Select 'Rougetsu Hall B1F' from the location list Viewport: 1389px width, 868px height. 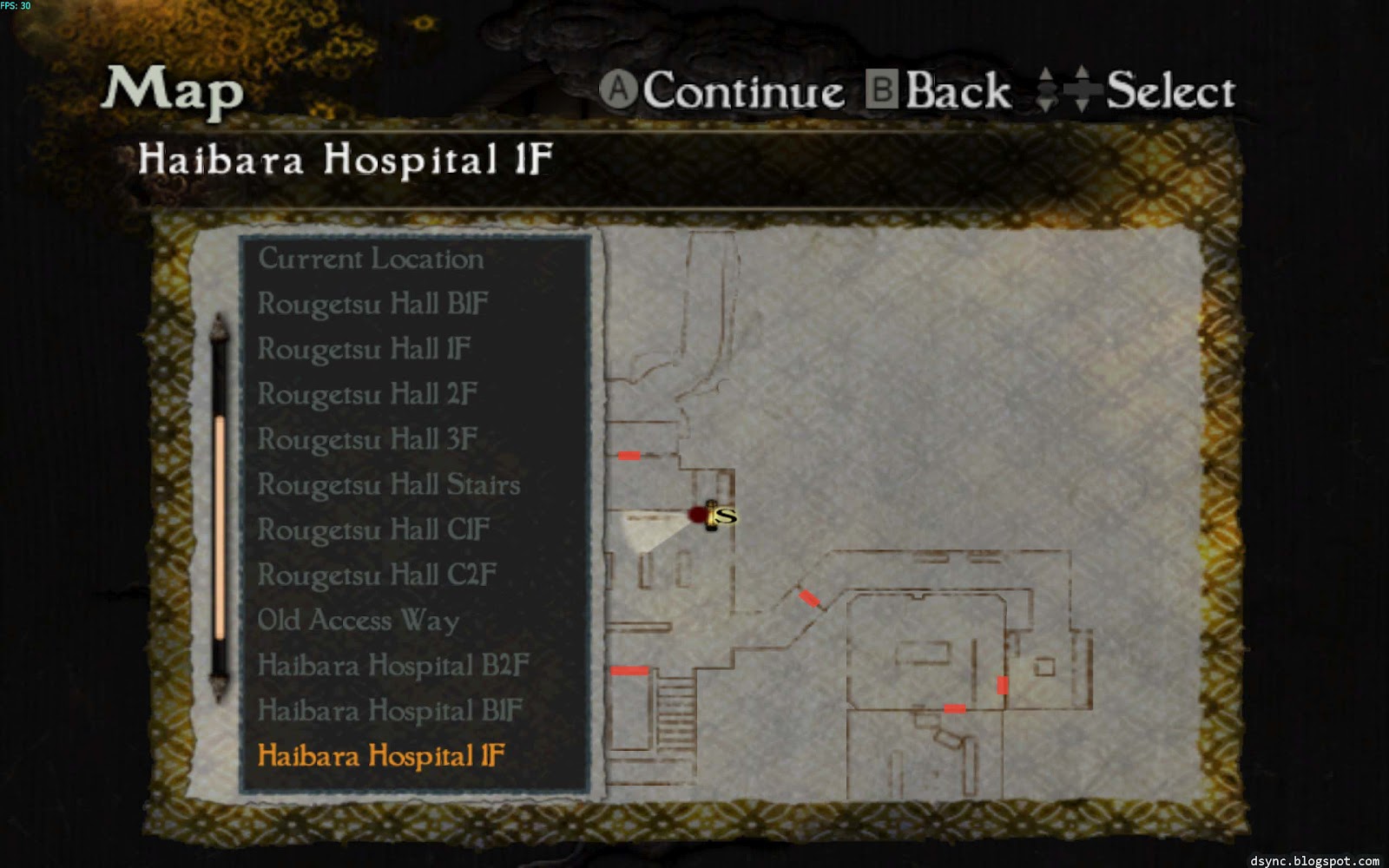372,305
